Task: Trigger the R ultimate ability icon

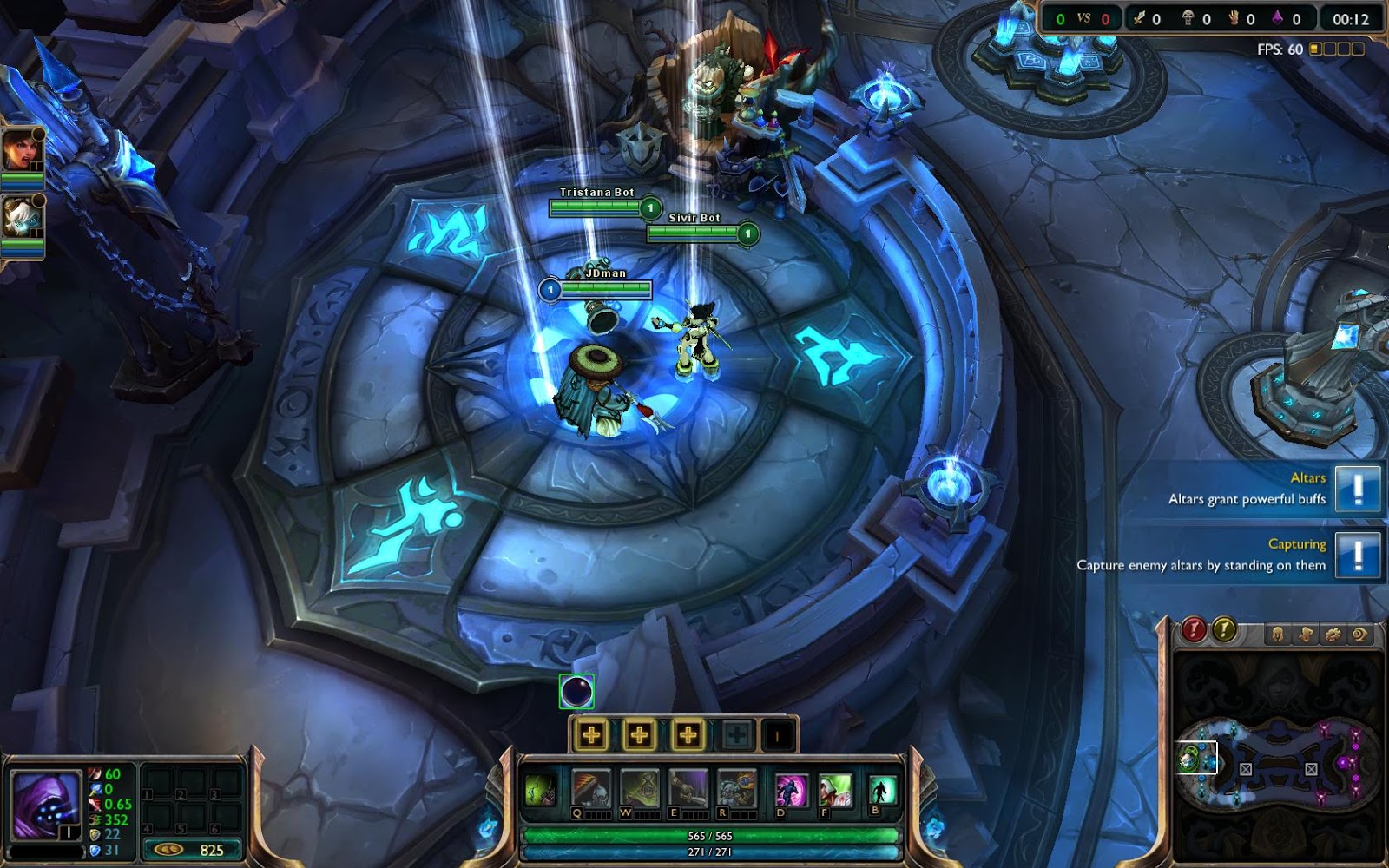Action: (x=735, y=788)
